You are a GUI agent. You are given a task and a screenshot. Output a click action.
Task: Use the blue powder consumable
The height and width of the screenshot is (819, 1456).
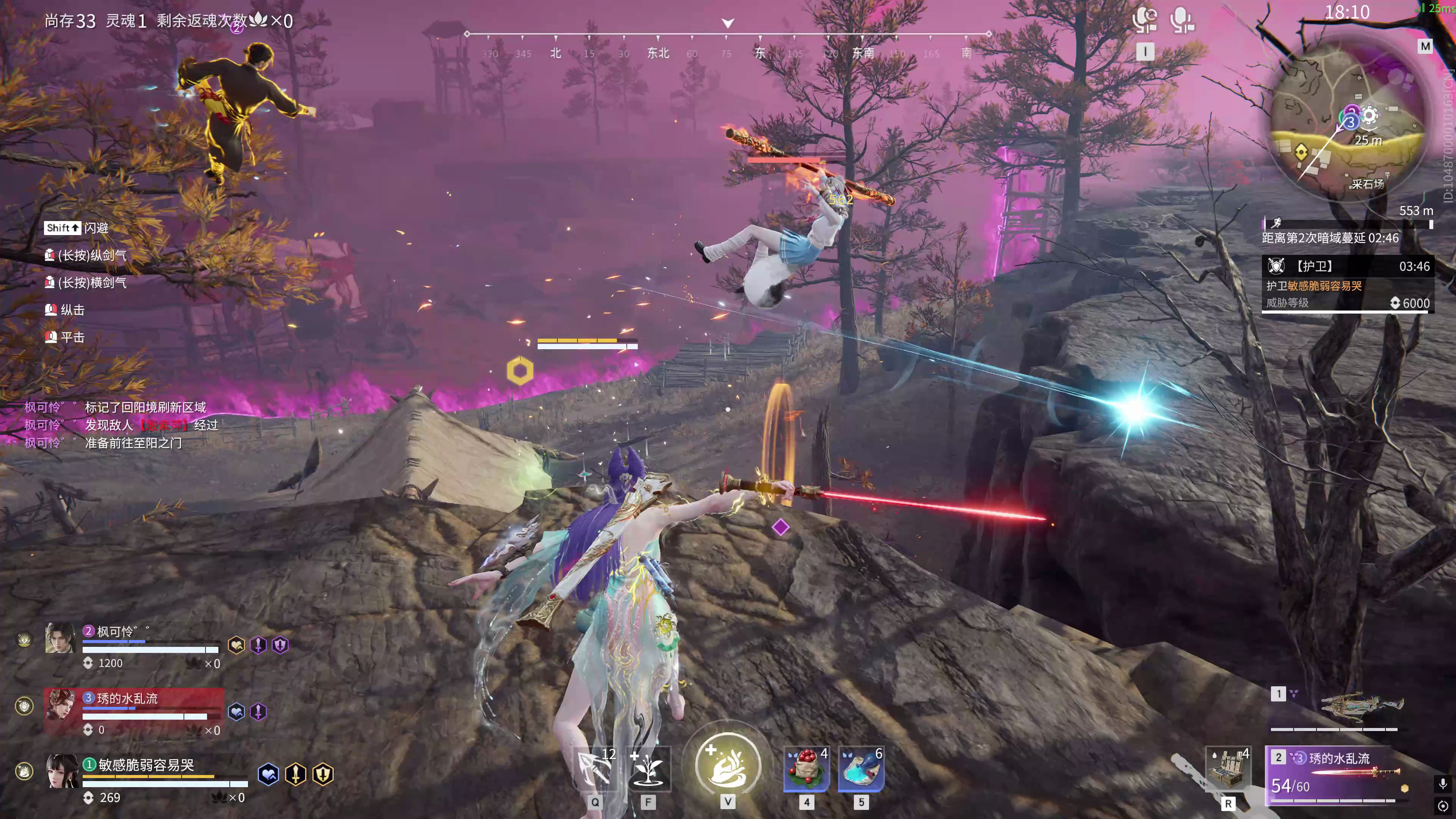click(x=861, y=769)
